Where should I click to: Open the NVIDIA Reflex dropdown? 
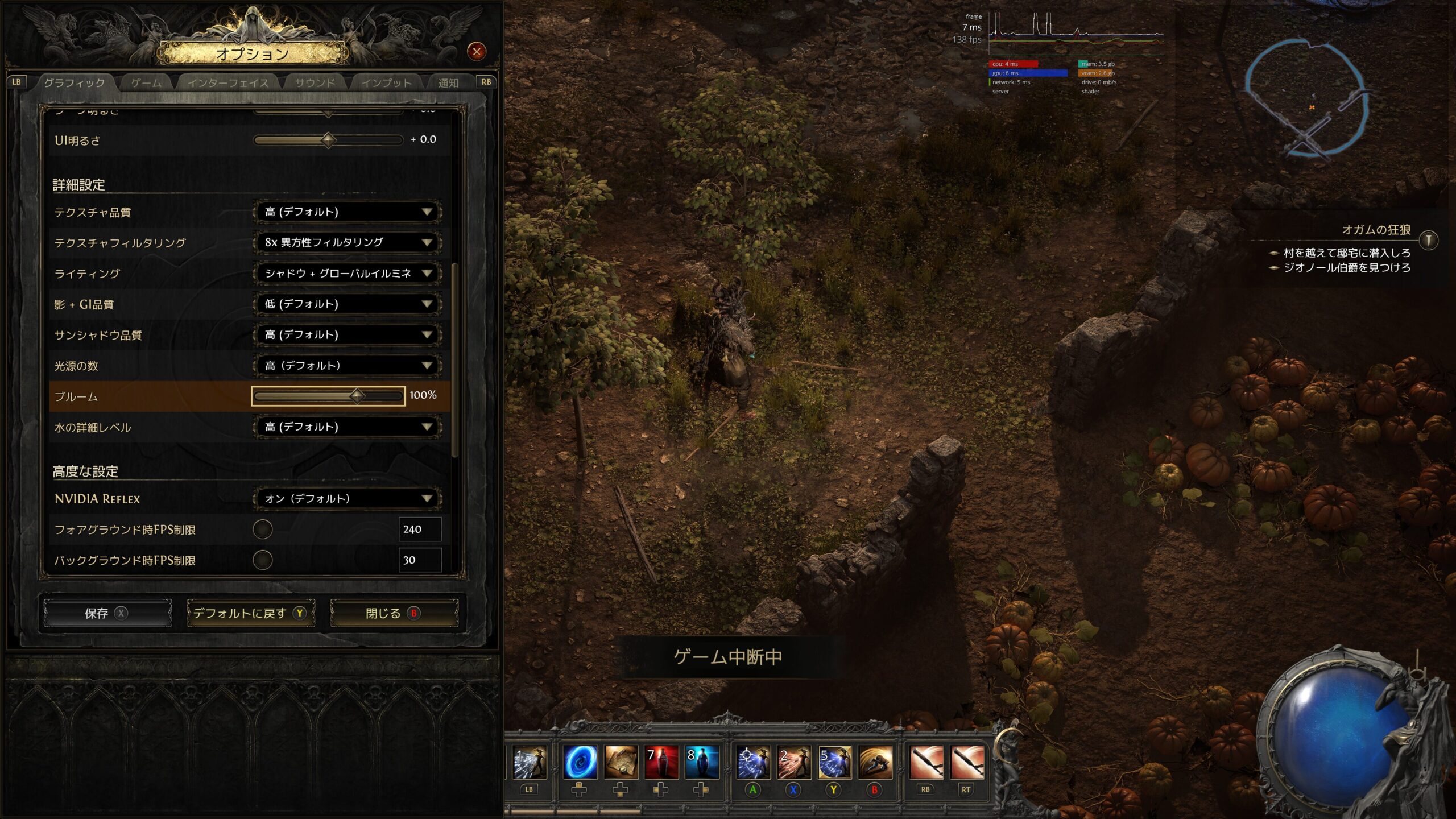(x=348, y=499)
